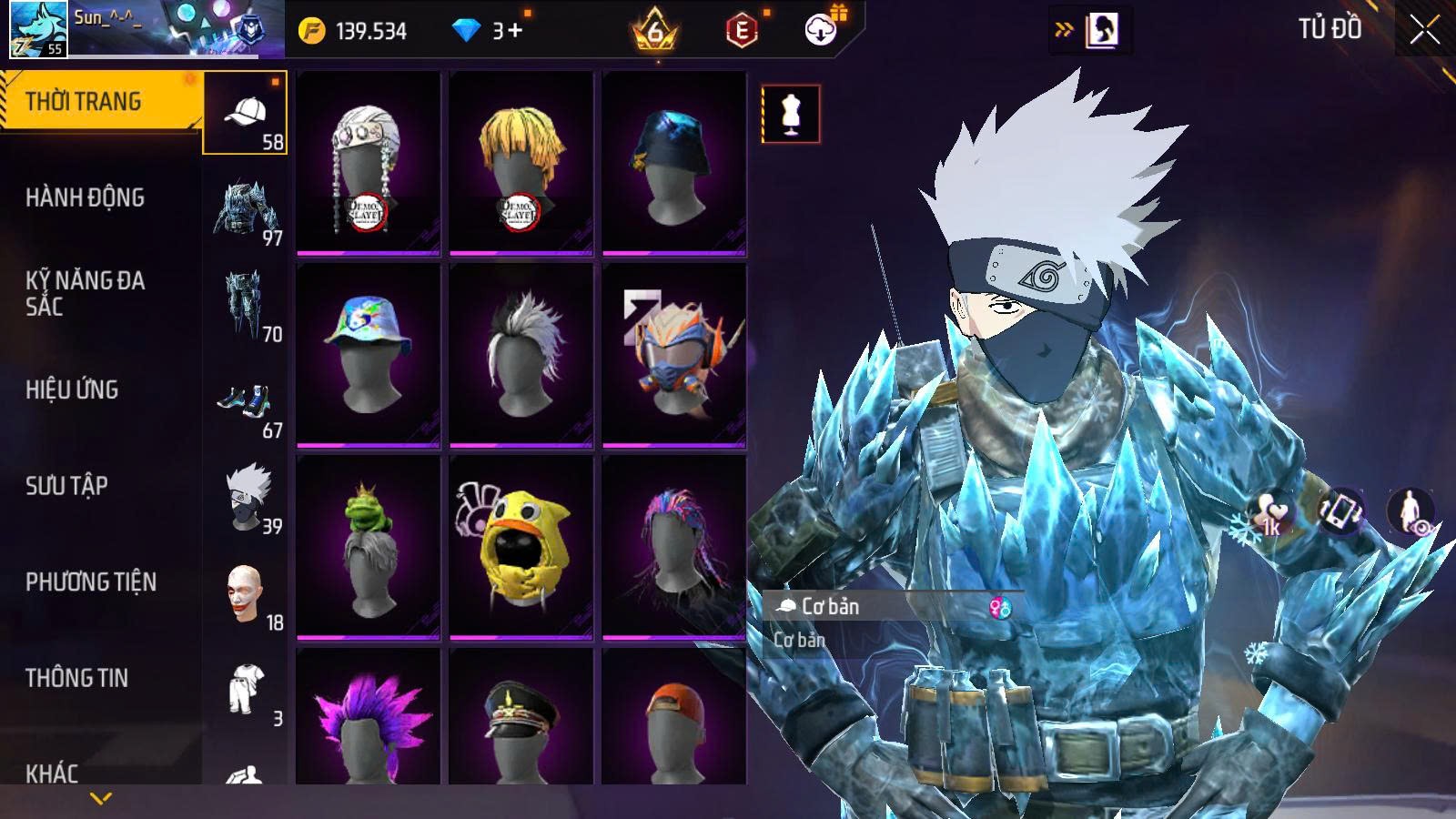
Task: Switch to the Kakashi head category tab
Action: pyautogui.click(x=247, y=497)
